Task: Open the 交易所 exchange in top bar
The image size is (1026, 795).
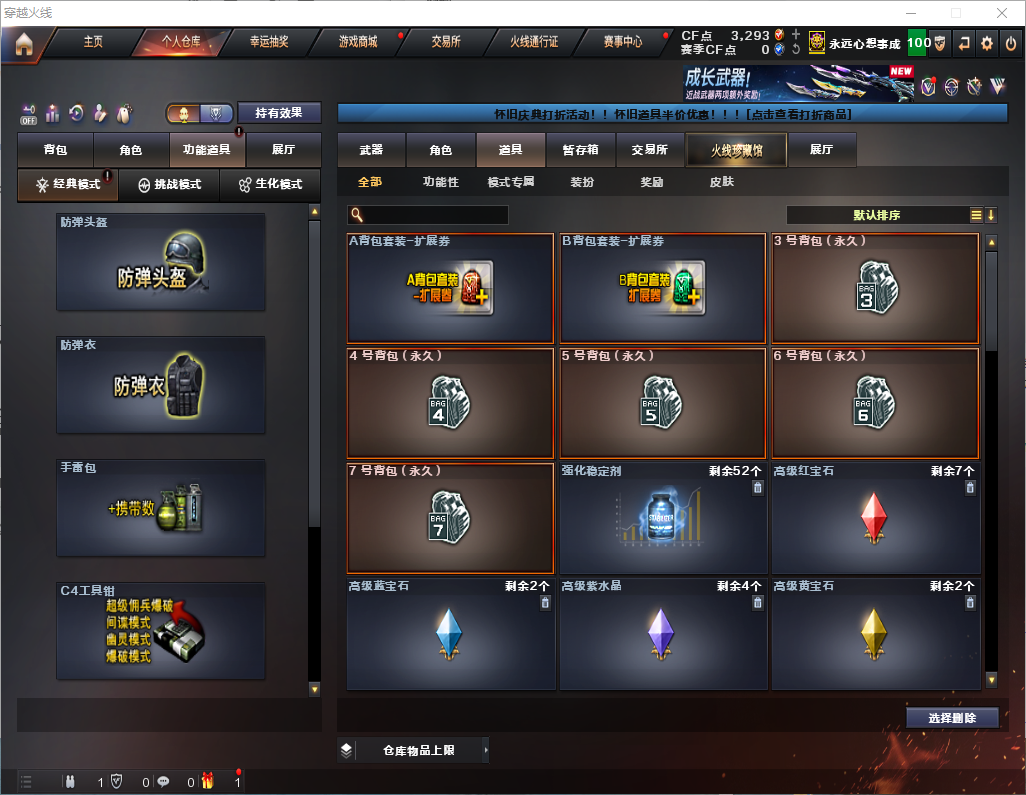Action: pyautogui.click(x=446, y=43)
